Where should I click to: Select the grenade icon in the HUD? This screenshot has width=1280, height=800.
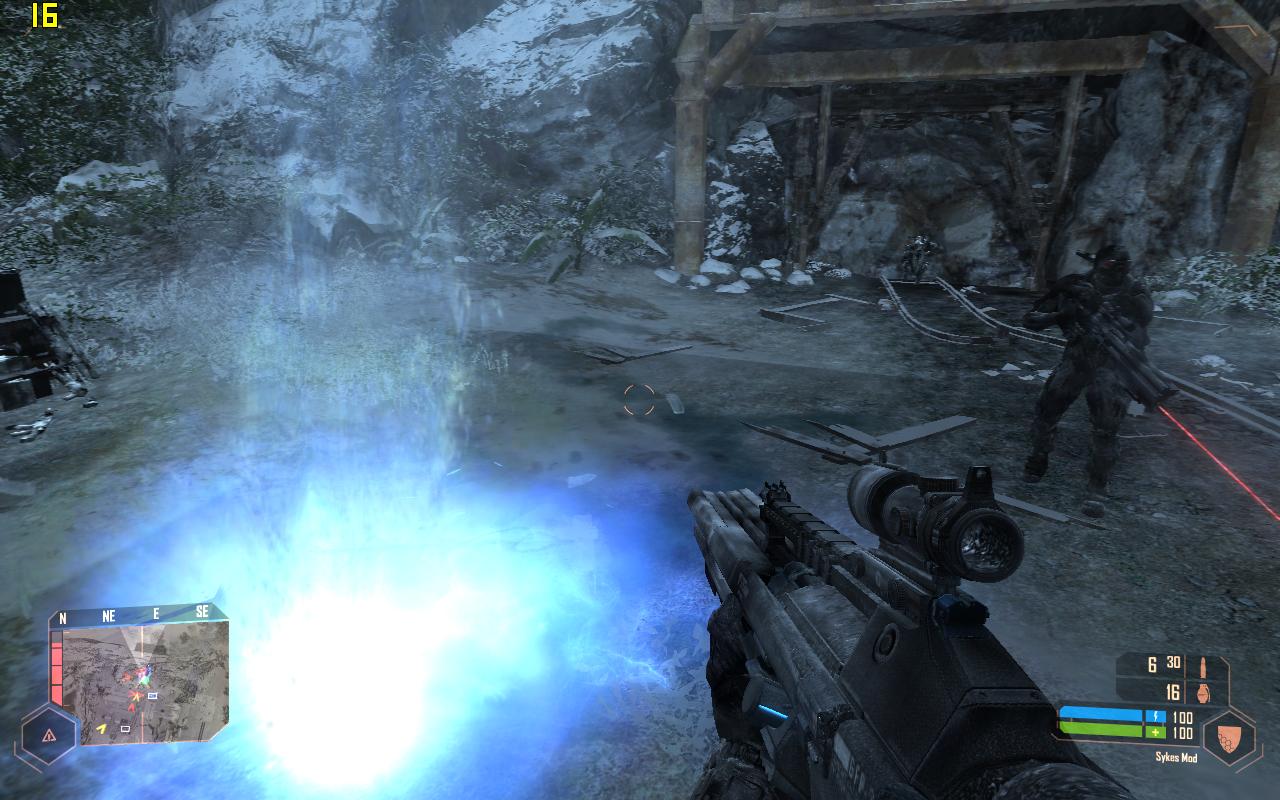point(1205,694)
